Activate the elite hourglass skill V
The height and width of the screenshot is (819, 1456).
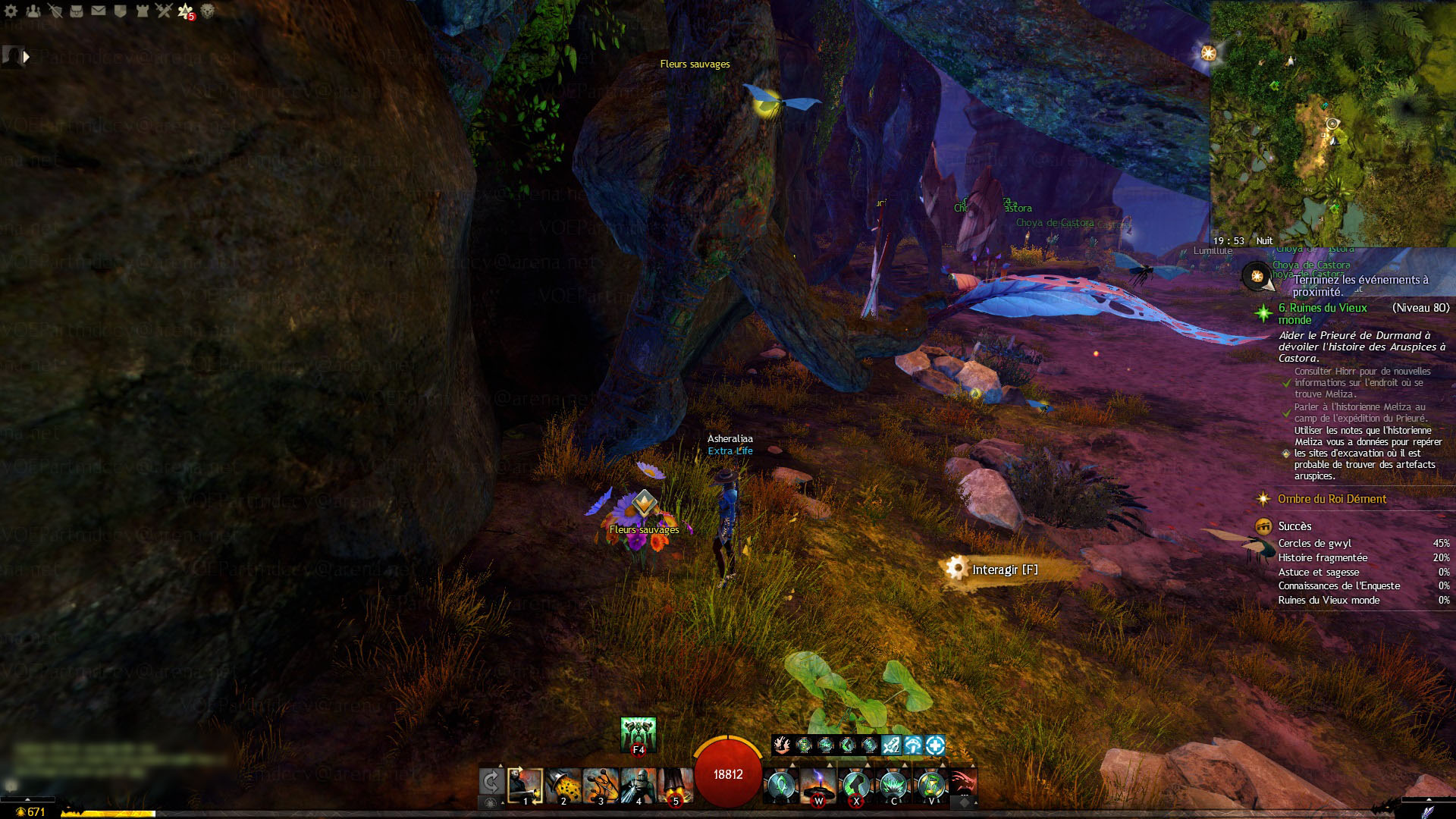[930, 786]
